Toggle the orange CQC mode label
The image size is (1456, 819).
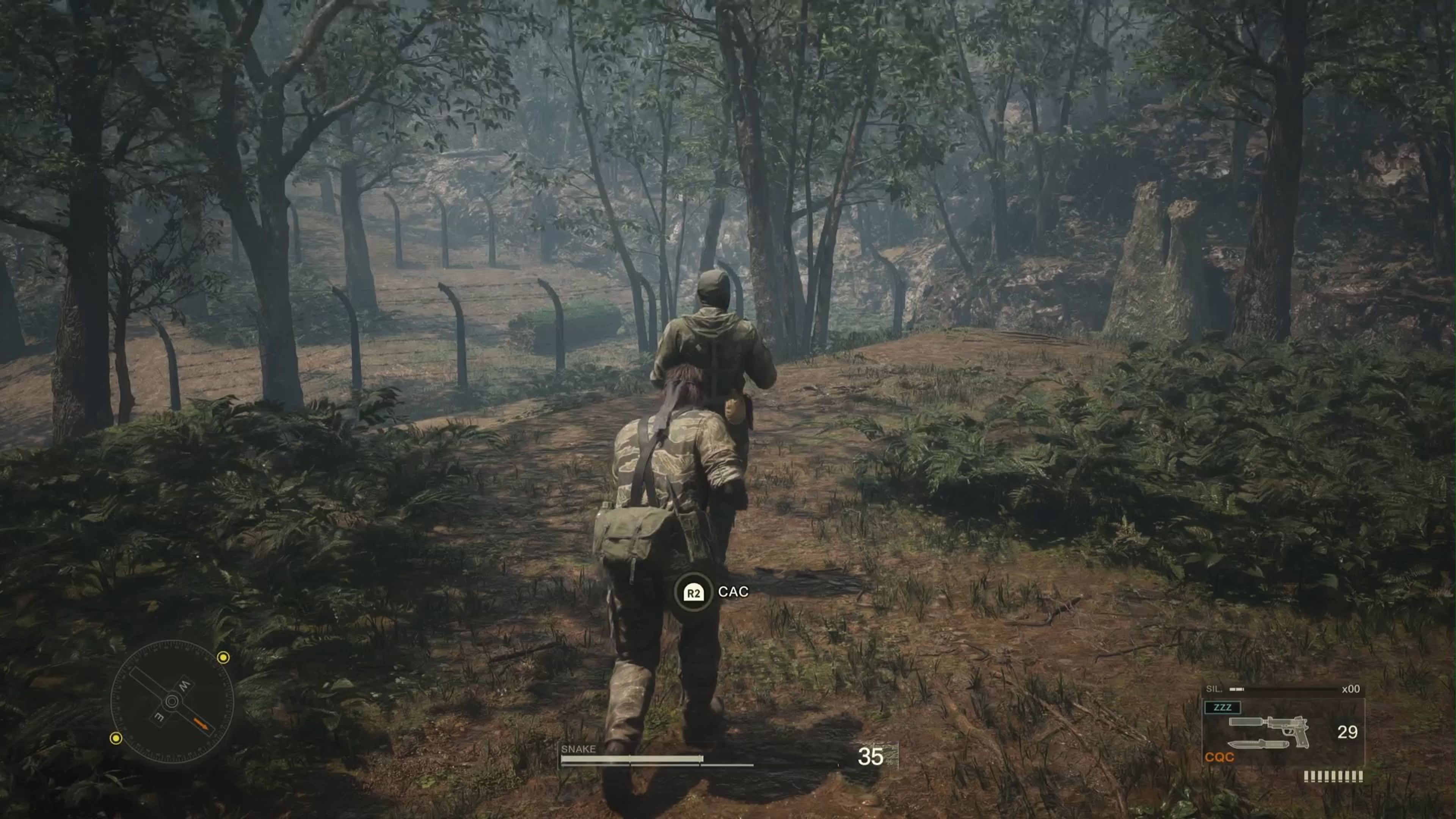click(x=1220, y=758)
